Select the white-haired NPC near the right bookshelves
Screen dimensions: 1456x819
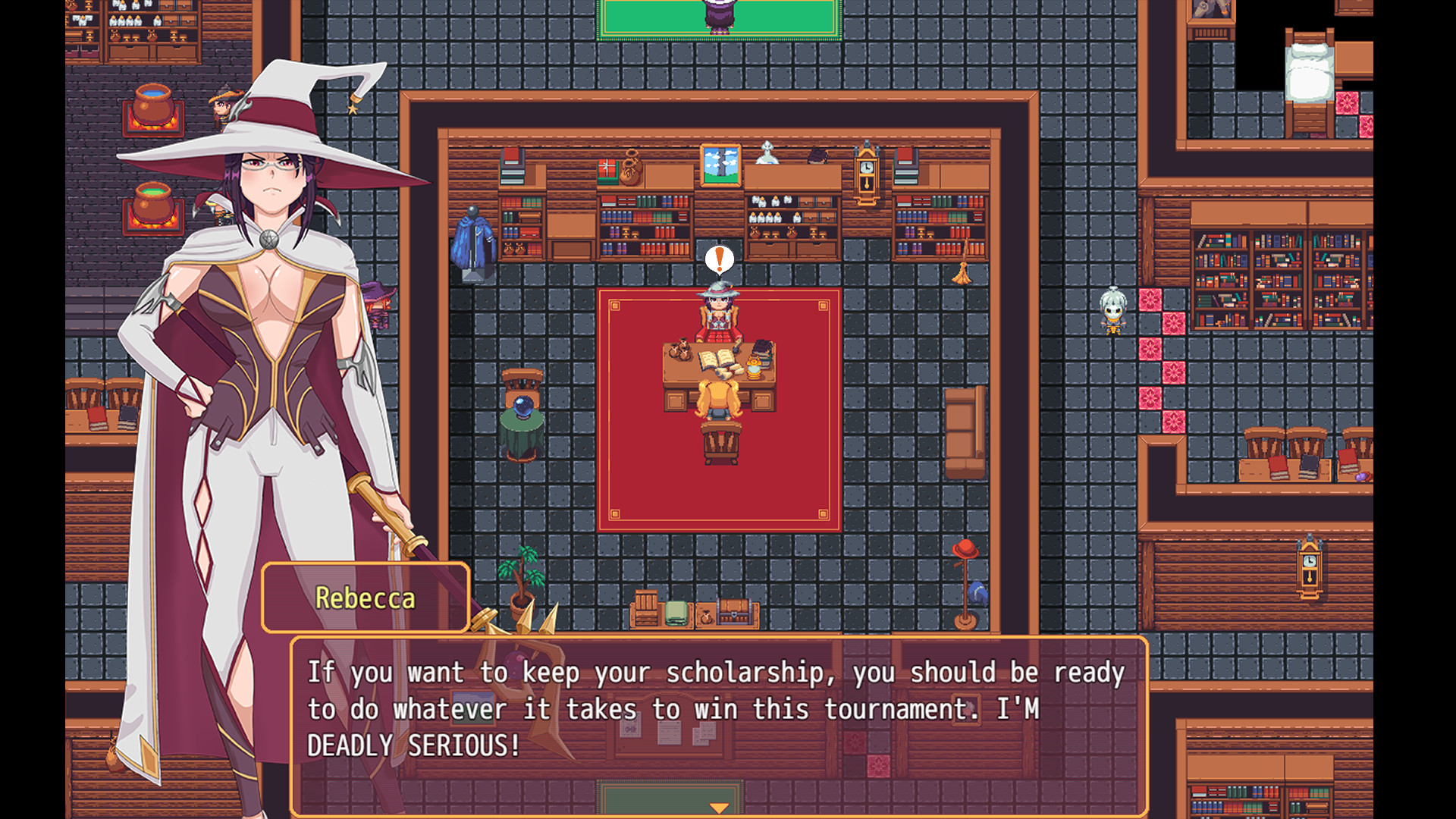(x=1112, y=311)
